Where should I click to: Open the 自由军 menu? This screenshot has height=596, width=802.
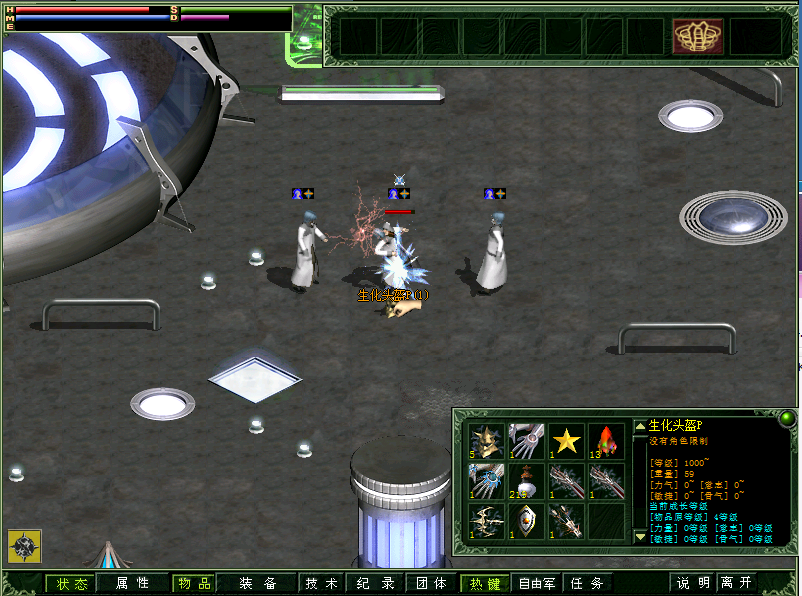point(537,583)
